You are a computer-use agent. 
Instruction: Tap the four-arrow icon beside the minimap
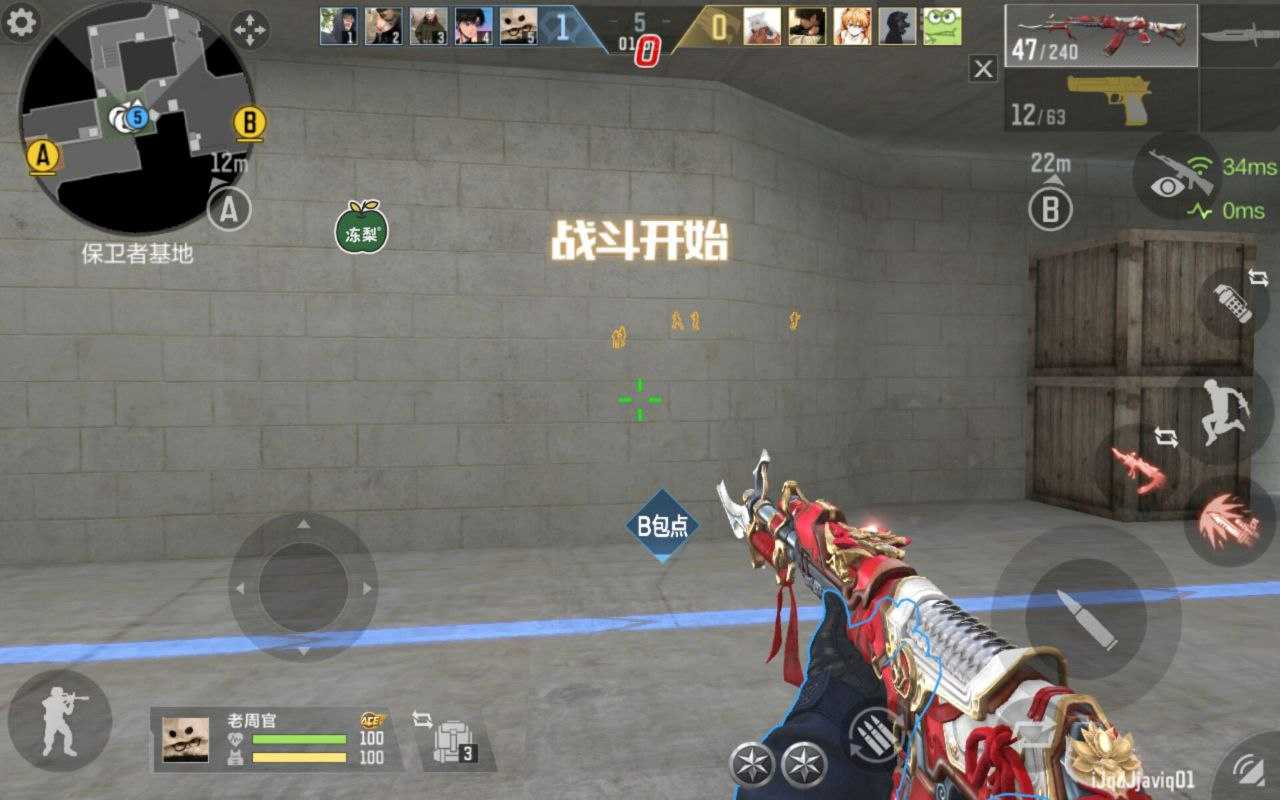pos(249,29)
